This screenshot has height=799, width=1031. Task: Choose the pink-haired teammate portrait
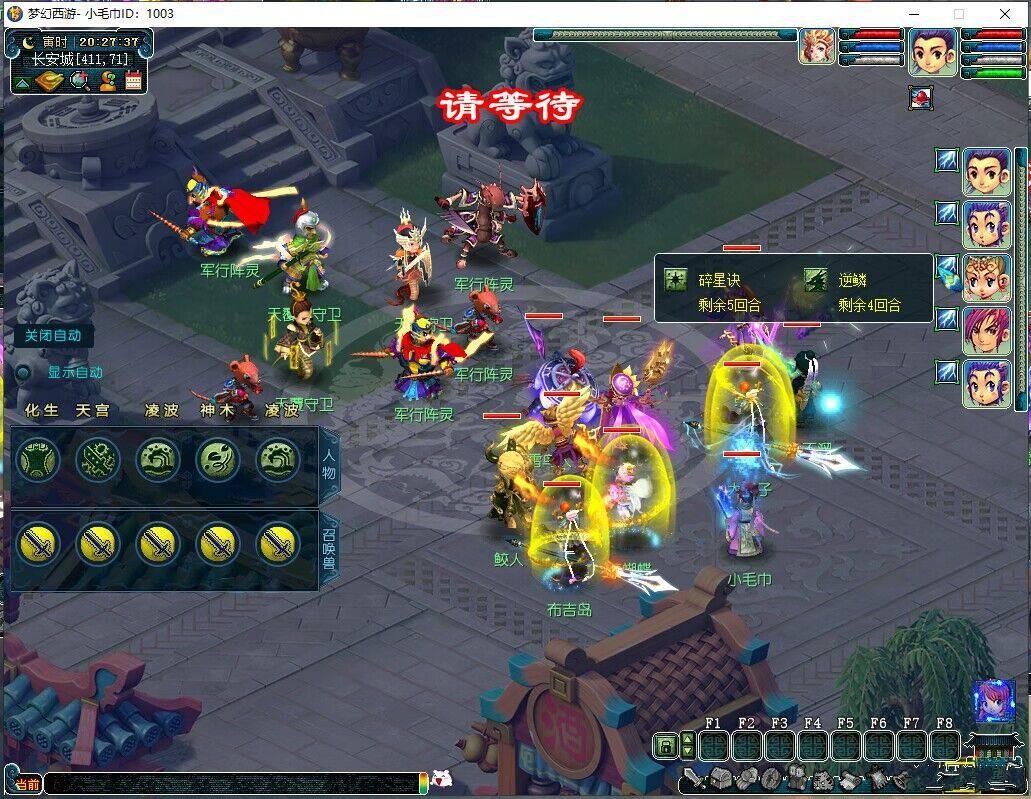[986, 331]
